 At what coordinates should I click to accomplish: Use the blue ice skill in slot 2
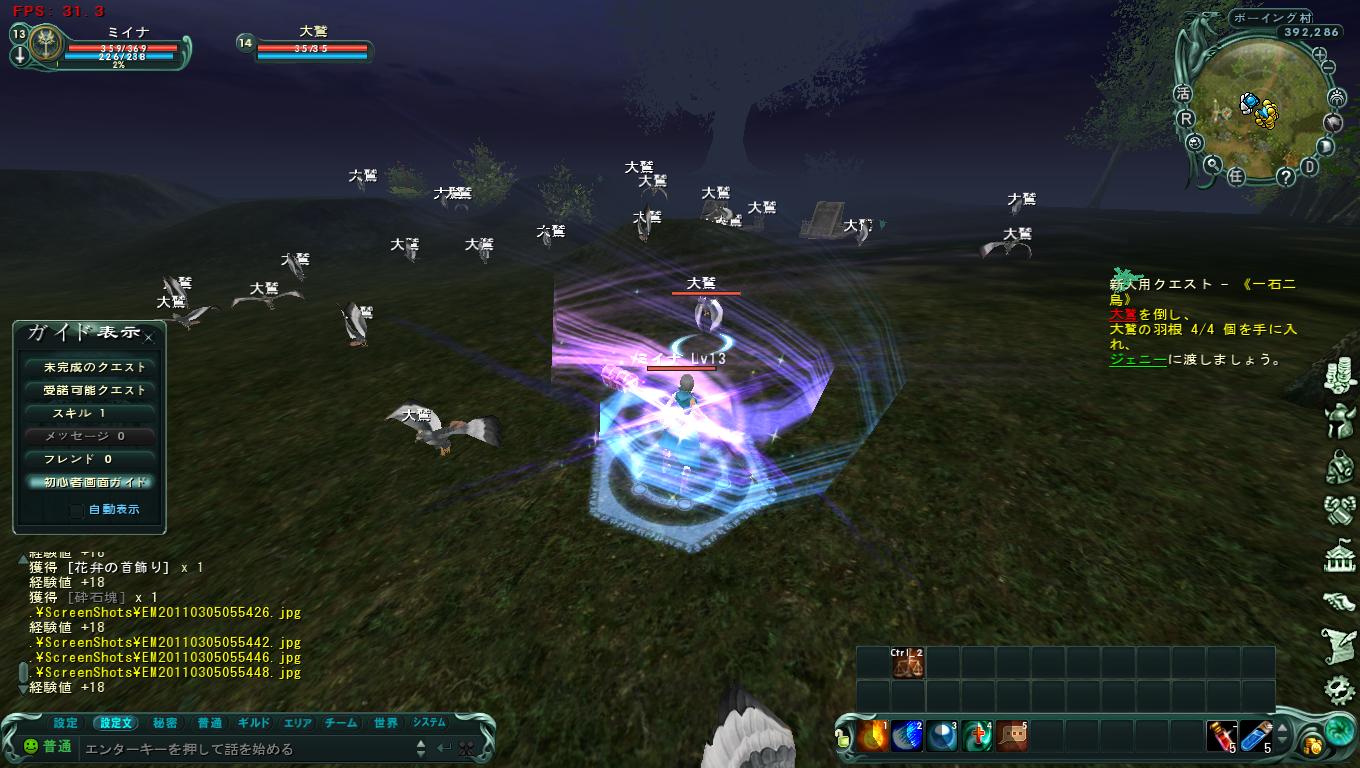(x=907, y=737)
